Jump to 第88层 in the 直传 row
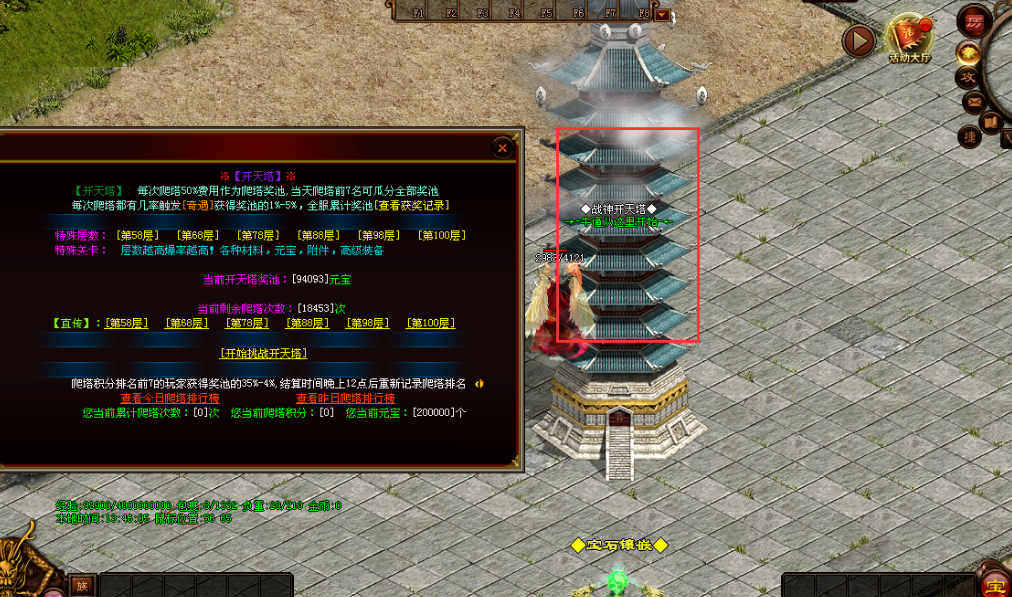1012x597 pixels. [x=307, y=323]
